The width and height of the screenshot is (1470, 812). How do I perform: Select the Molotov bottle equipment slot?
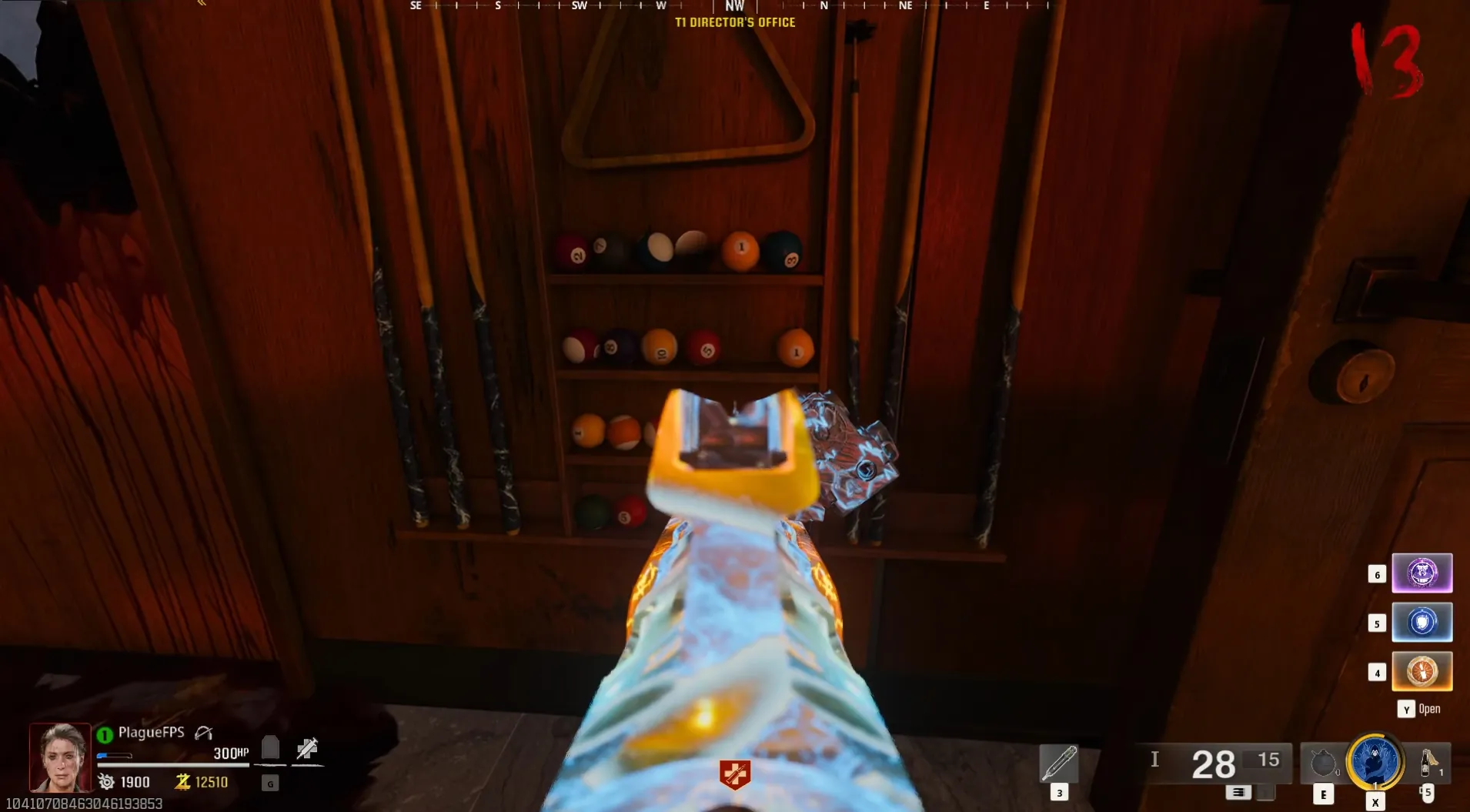pyautogui.click(x=1428, y=763)
